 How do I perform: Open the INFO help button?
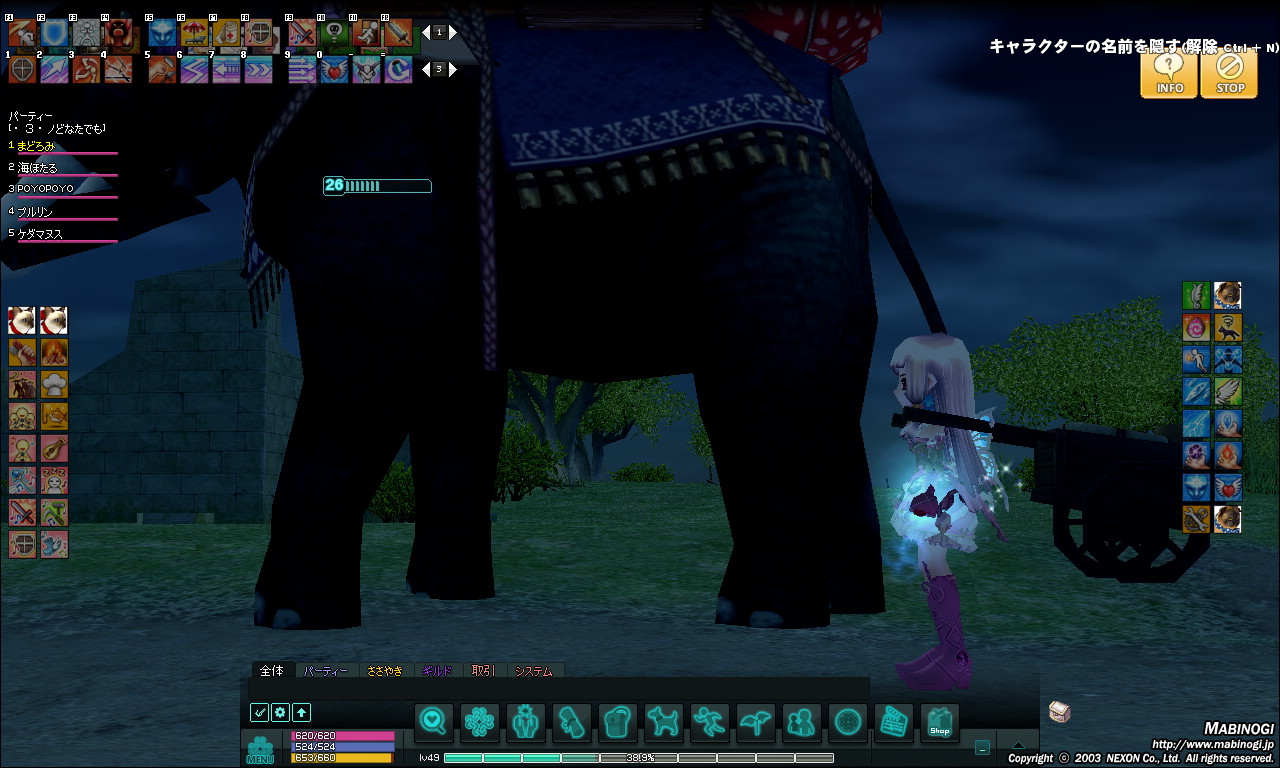pos(1169,73)
